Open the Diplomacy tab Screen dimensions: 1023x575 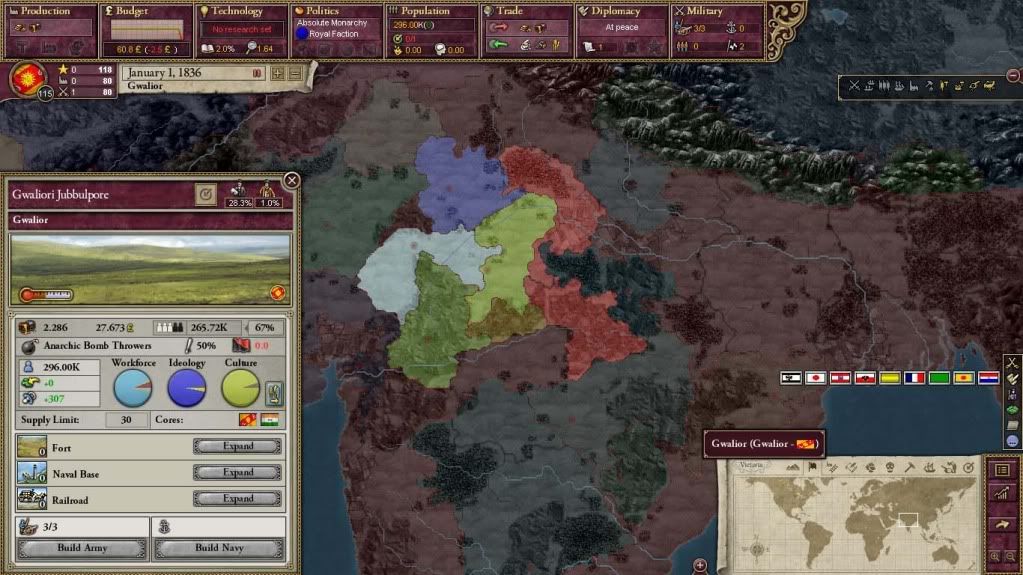click(621, 11)
